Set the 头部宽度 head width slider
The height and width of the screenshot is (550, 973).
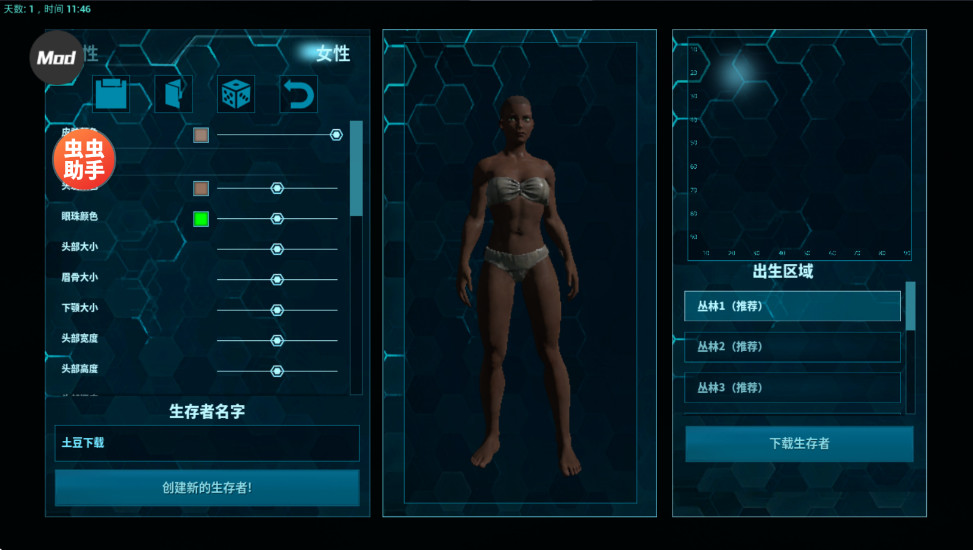[277, 340]
